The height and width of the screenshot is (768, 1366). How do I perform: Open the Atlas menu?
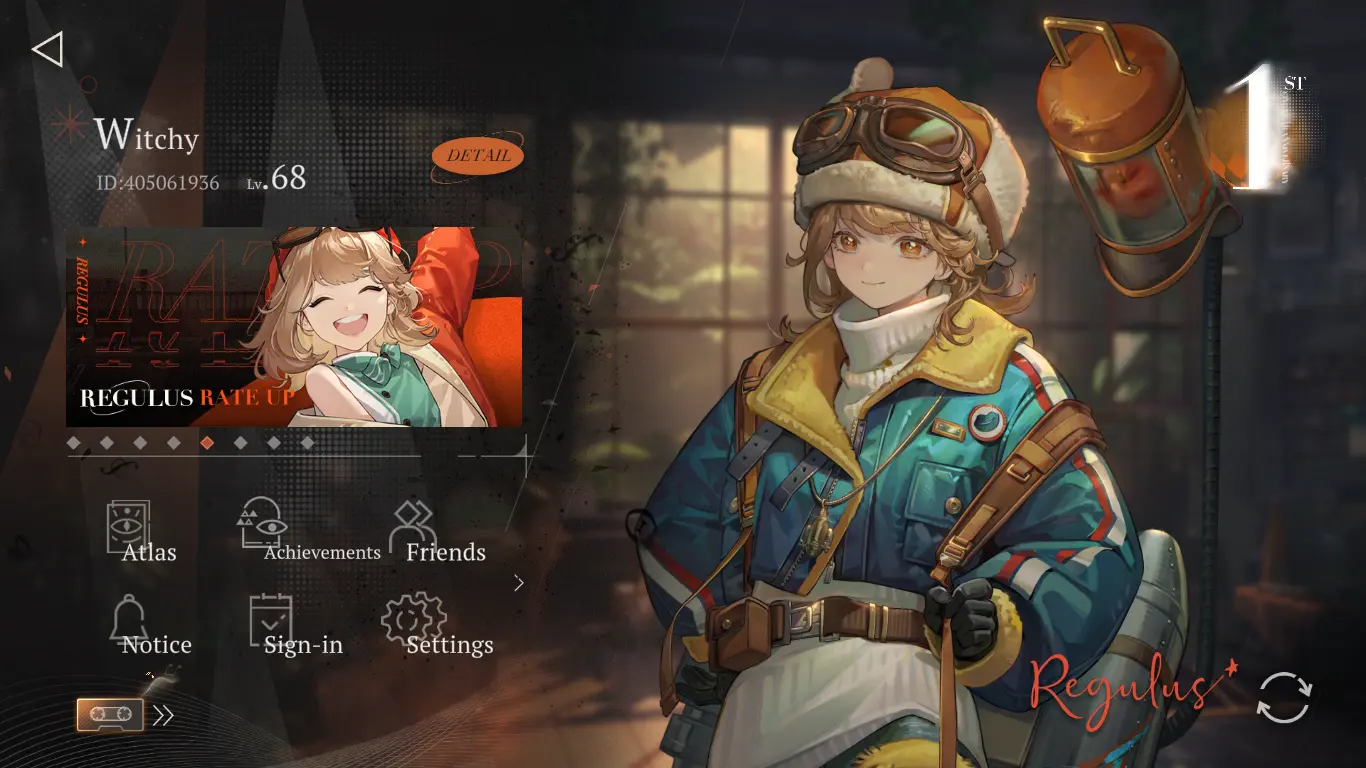pyautogui.click(x=137, y=532)
